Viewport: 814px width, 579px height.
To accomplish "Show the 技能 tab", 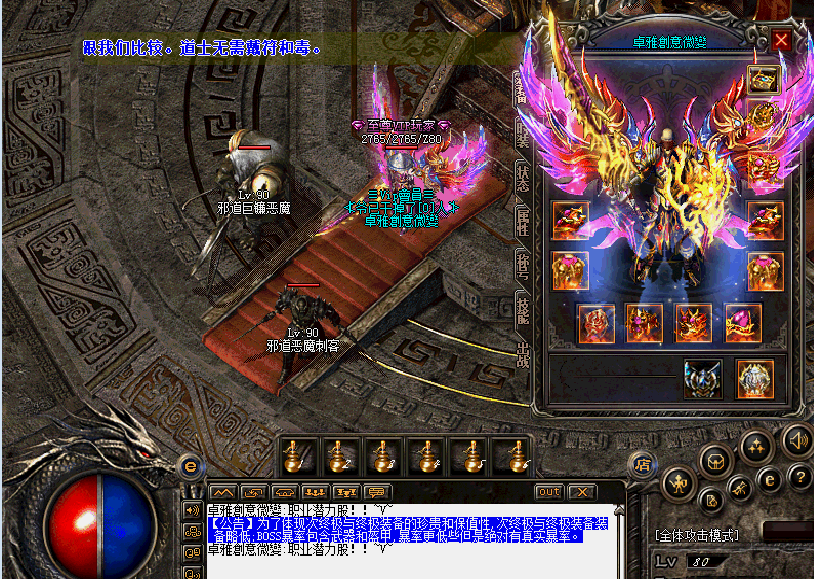I will (x=522, y=307).
